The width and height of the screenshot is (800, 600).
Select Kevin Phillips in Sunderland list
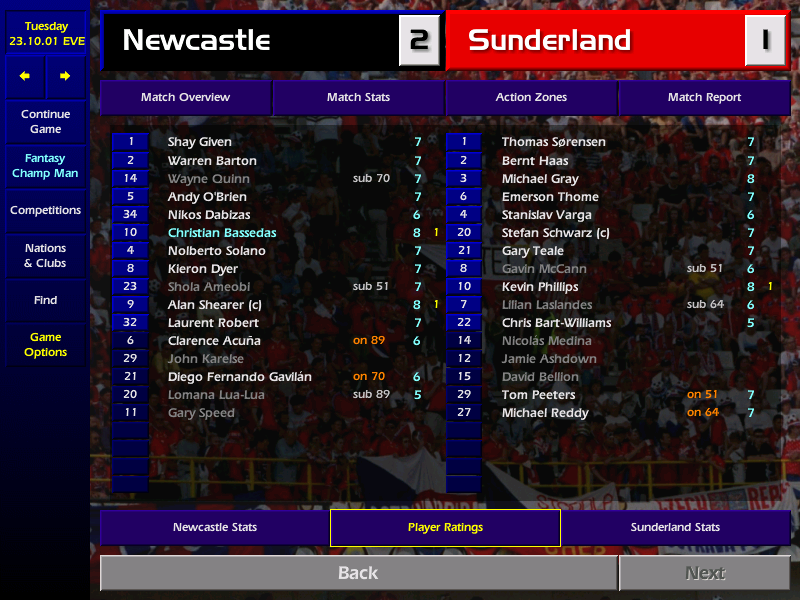tap(540, 287)
